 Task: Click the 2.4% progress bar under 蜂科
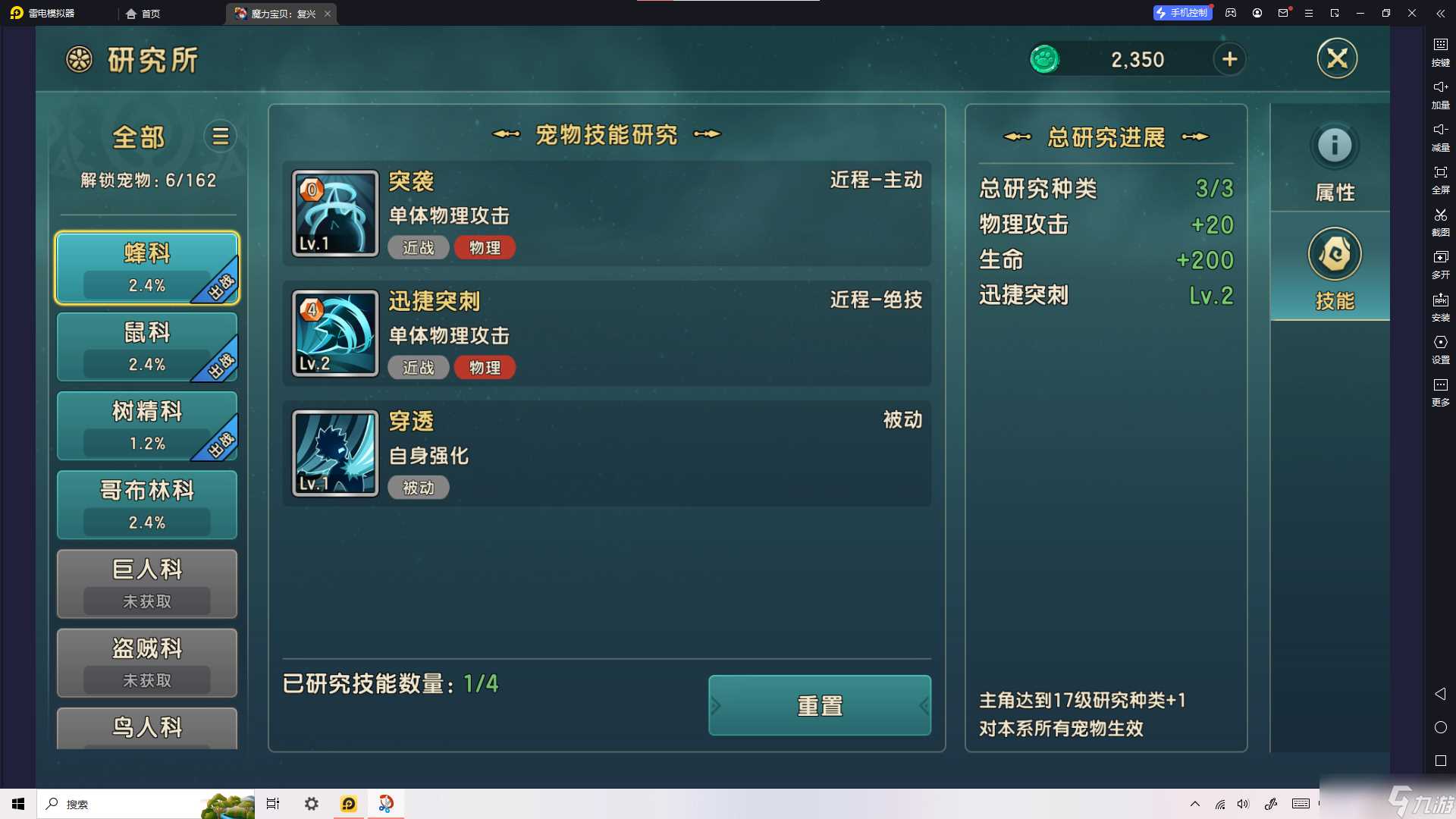(x=146, y=285)
